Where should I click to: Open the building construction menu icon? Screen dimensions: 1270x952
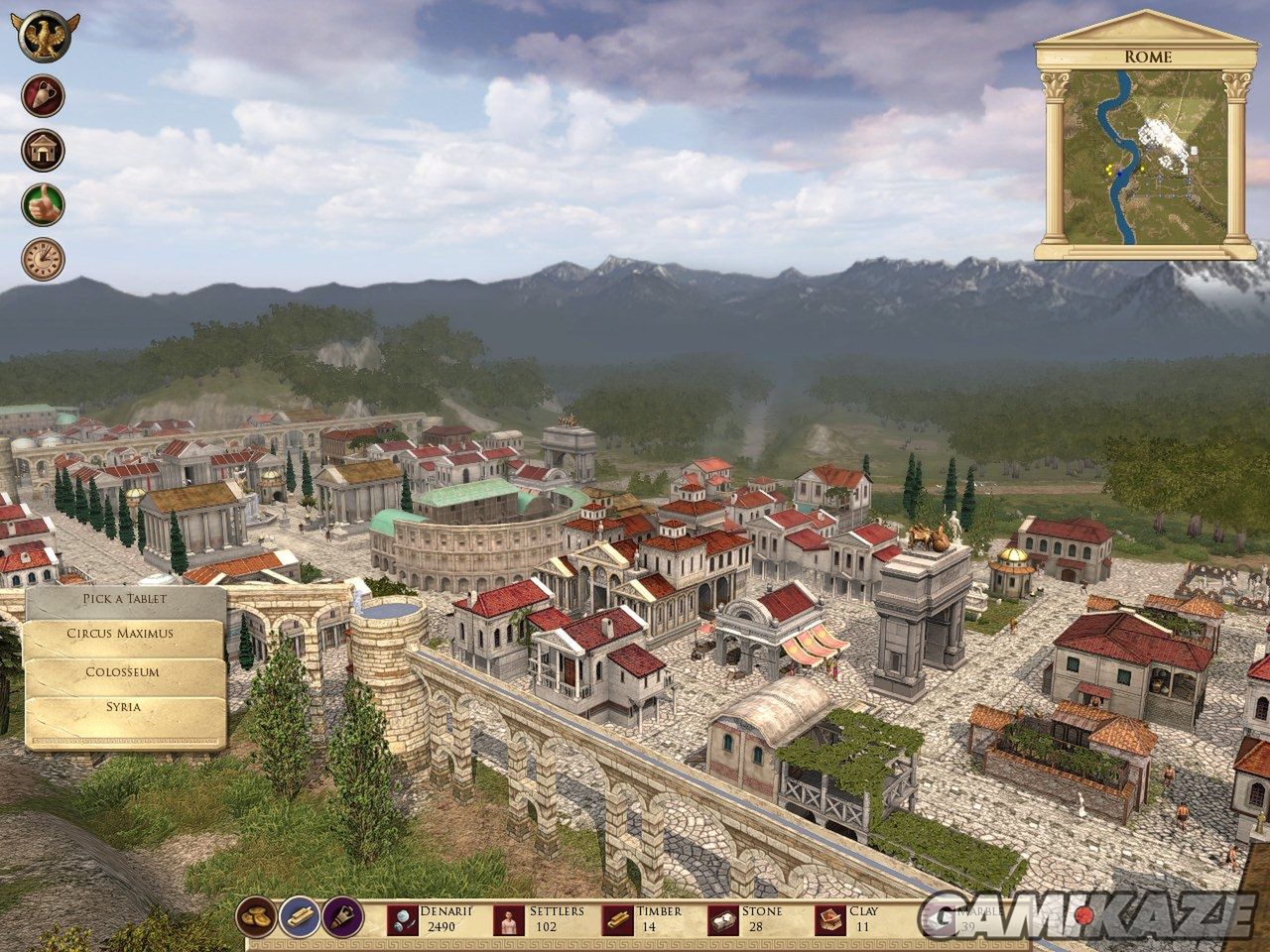[43, 149]
